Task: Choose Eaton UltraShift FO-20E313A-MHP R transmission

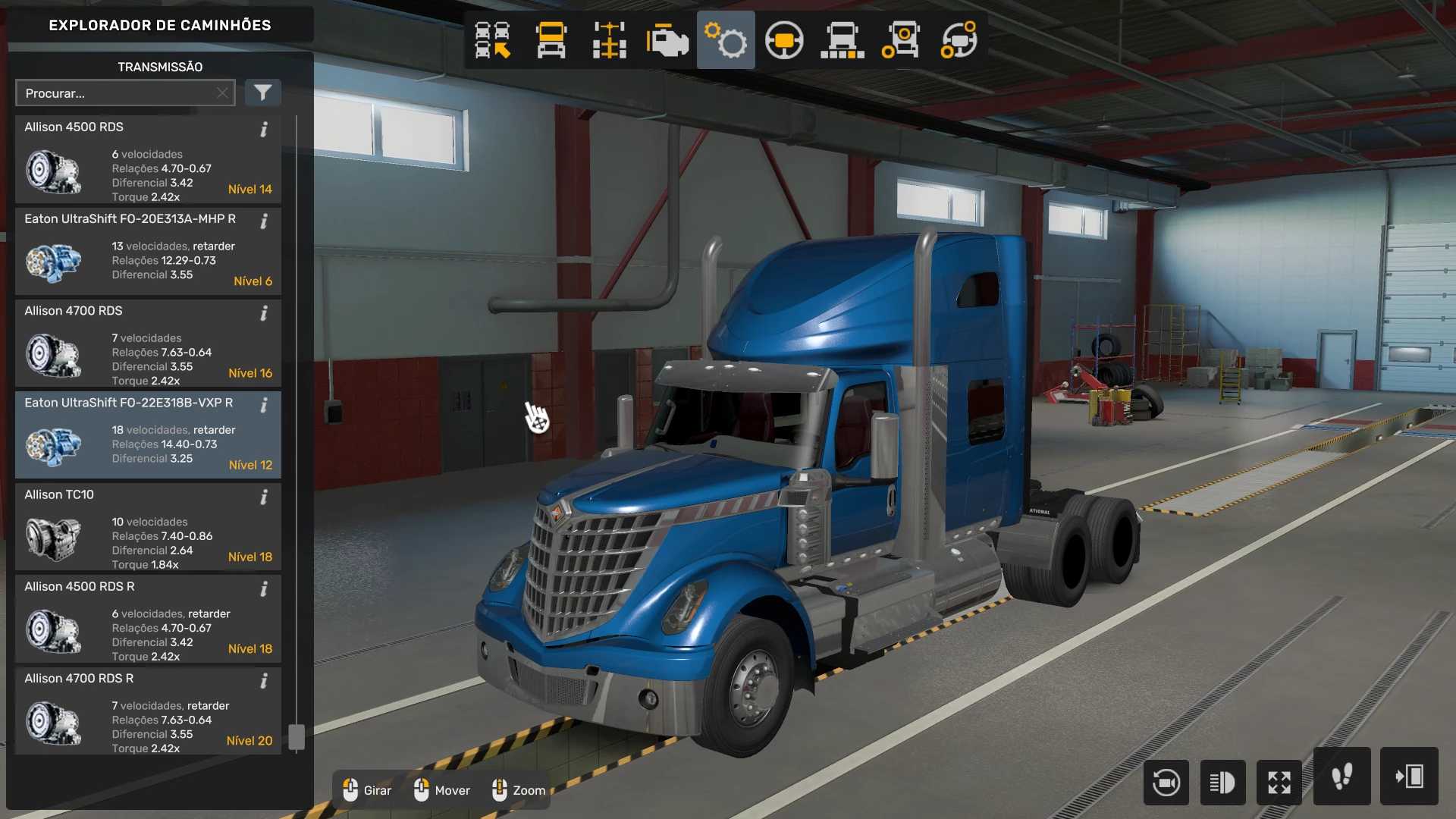Action: (148, 252)
